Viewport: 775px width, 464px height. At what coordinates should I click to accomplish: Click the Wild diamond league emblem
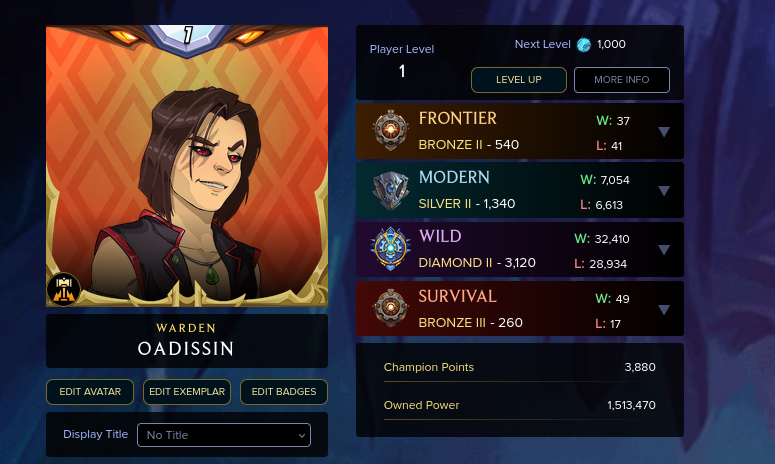click(389, 250)
